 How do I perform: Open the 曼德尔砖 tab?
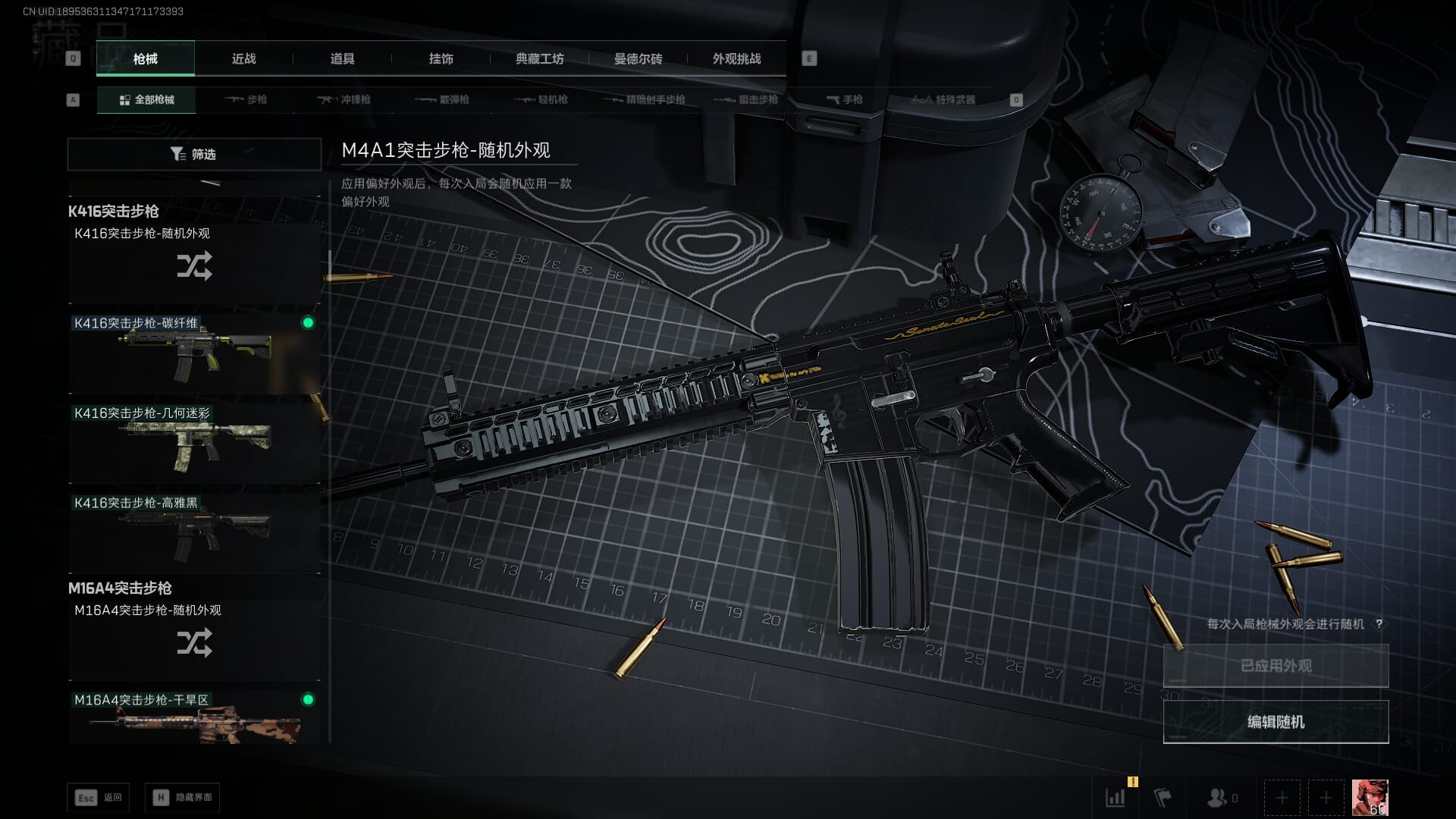point(638,59)
